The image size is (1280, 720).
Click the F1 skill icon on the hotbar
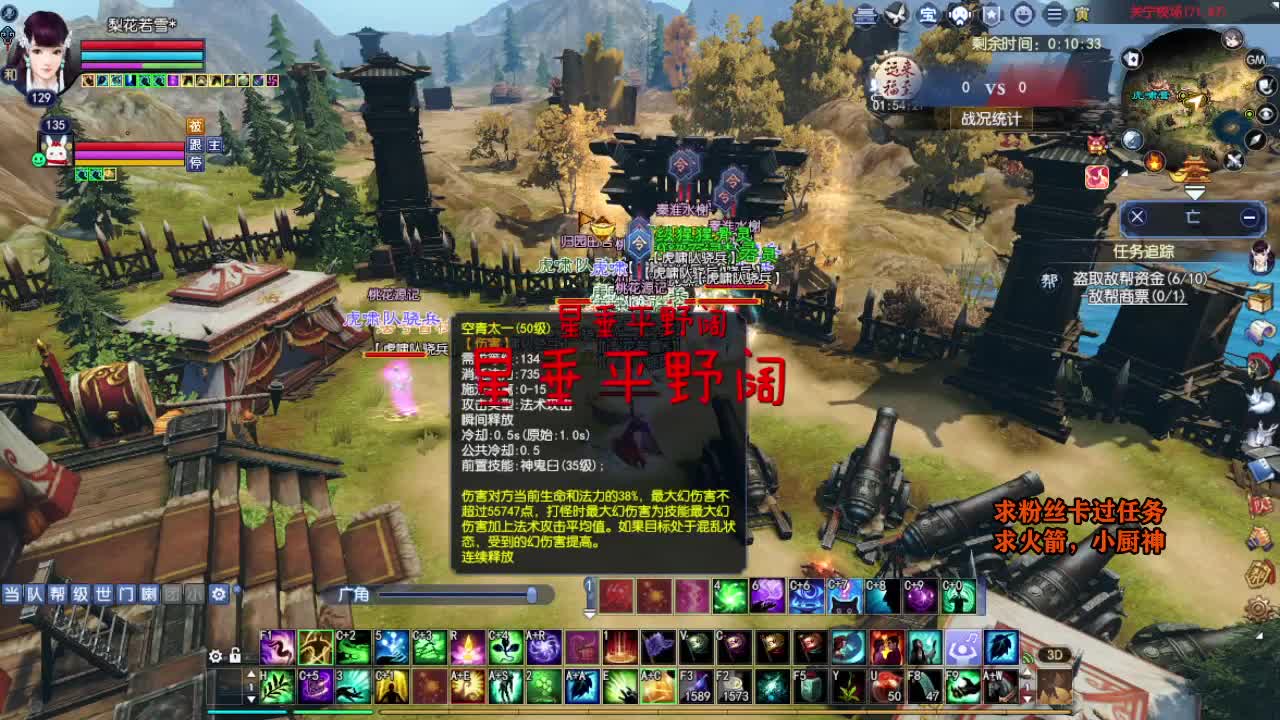click(277, 647)
